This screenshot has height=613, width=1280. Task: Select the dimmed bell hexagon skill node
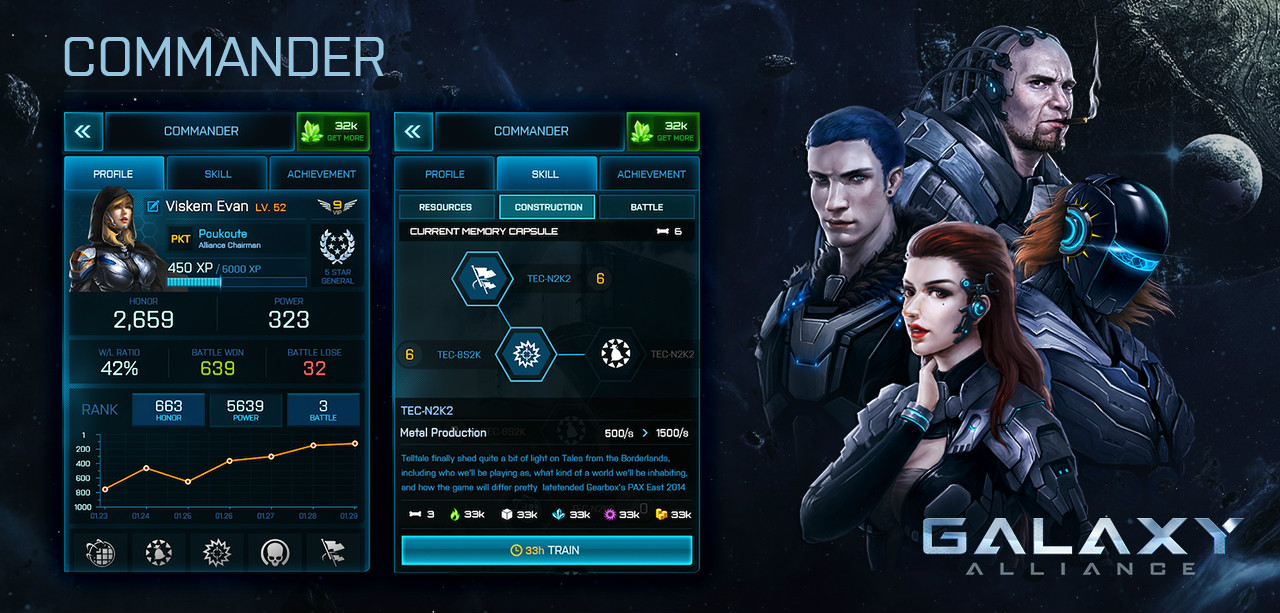pyautogui.click(x=616, y=354)
